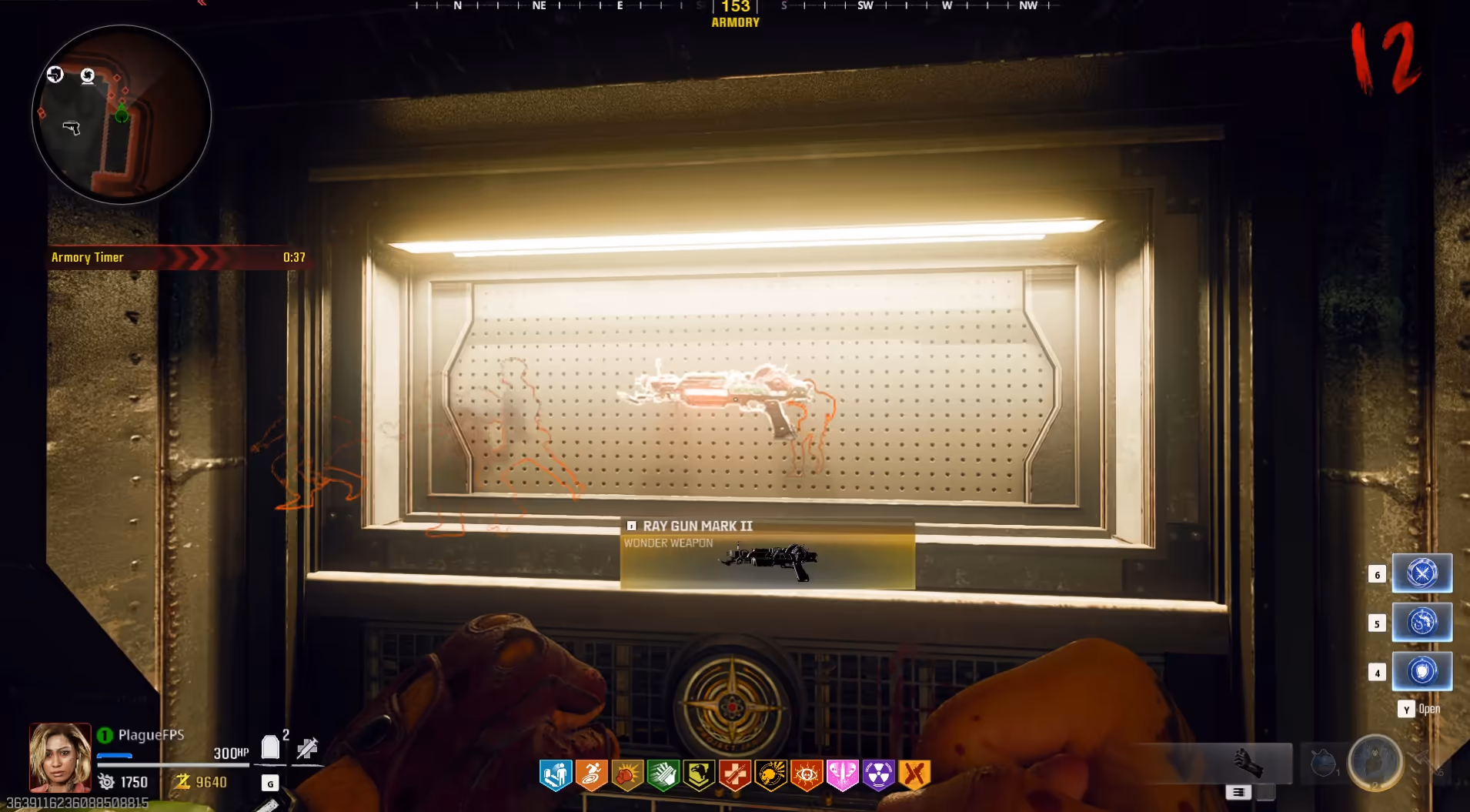Activate the shield gobblegum in slot 4
The height and width of the screenshot is (812, 1470).
(1422, 671)
